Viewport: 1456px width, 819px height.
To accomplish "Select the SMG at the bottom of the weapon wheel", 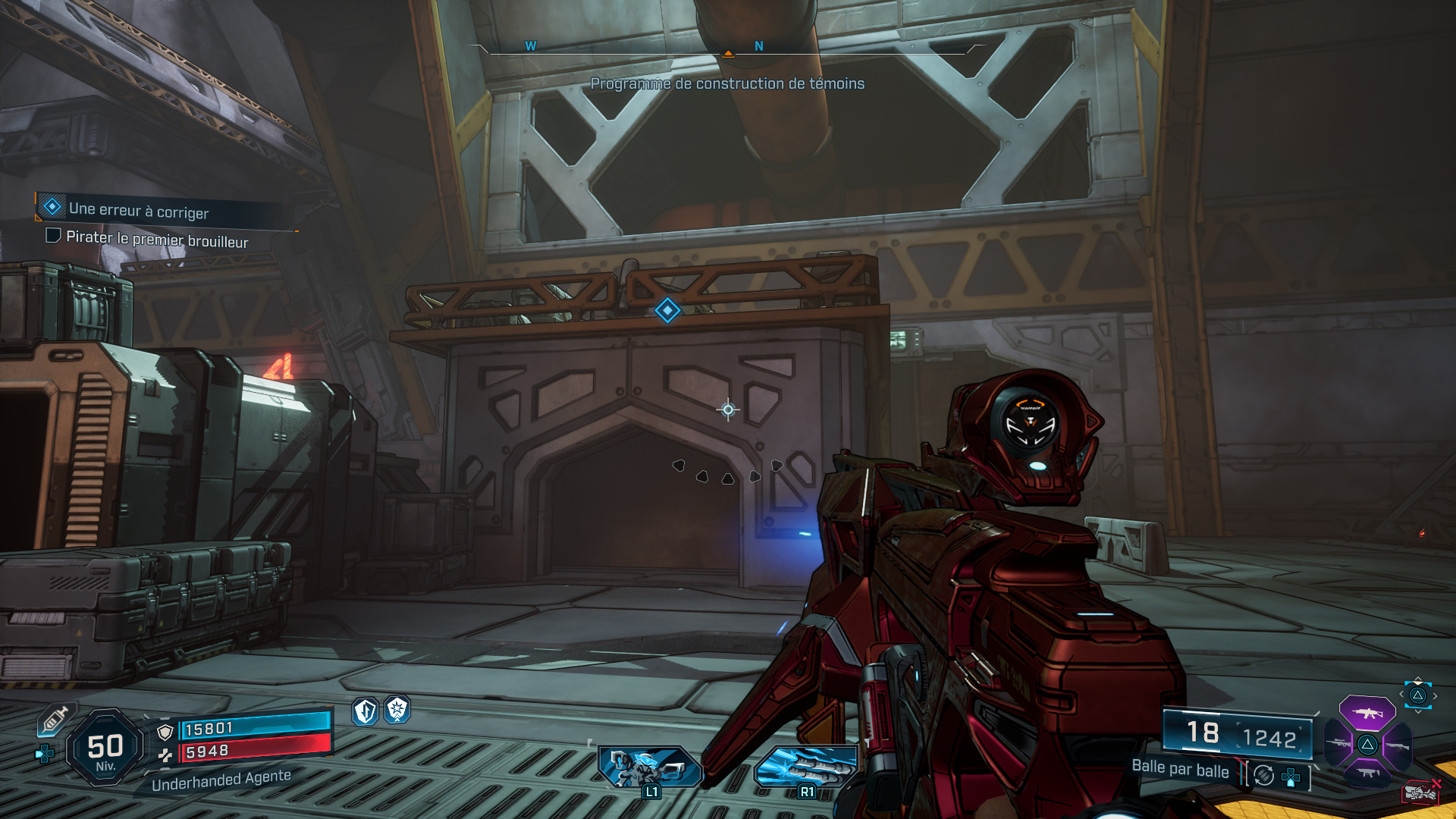I will [x=1367, y=773].
